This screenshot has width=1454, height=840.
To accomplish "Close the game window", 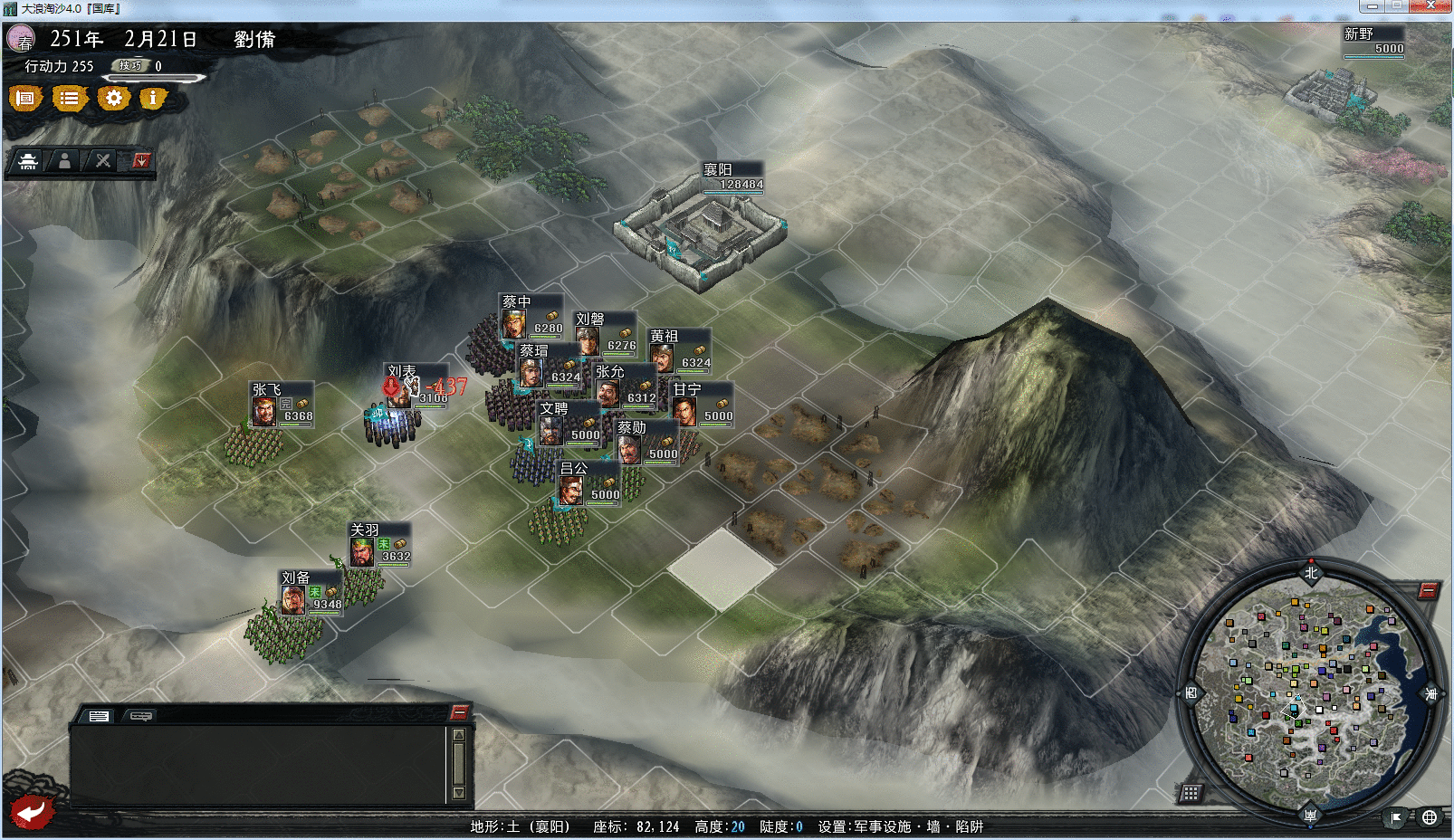I will tap(1431, 5).
